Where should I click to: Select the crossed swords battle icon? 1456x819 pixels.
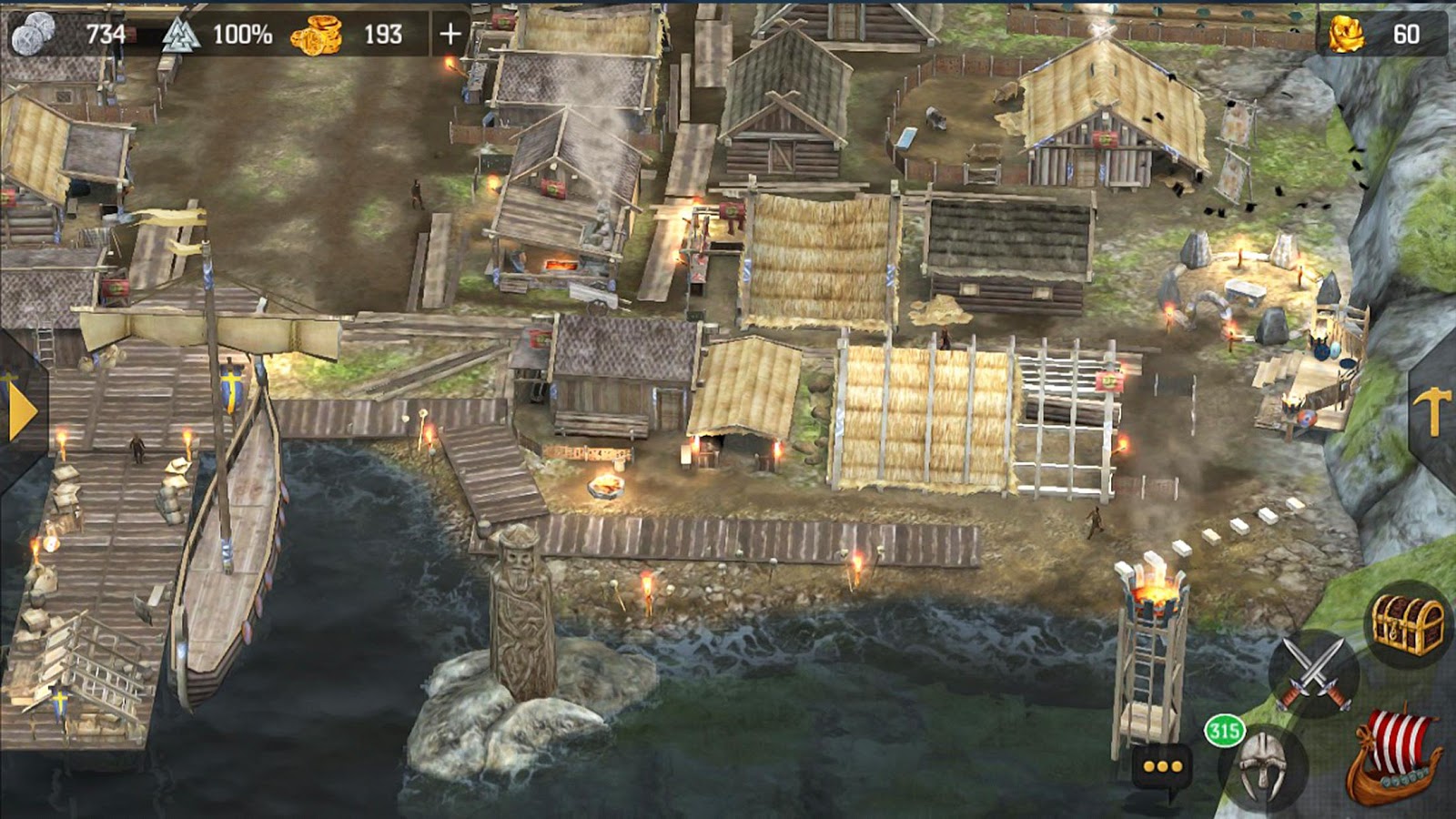1313,674
